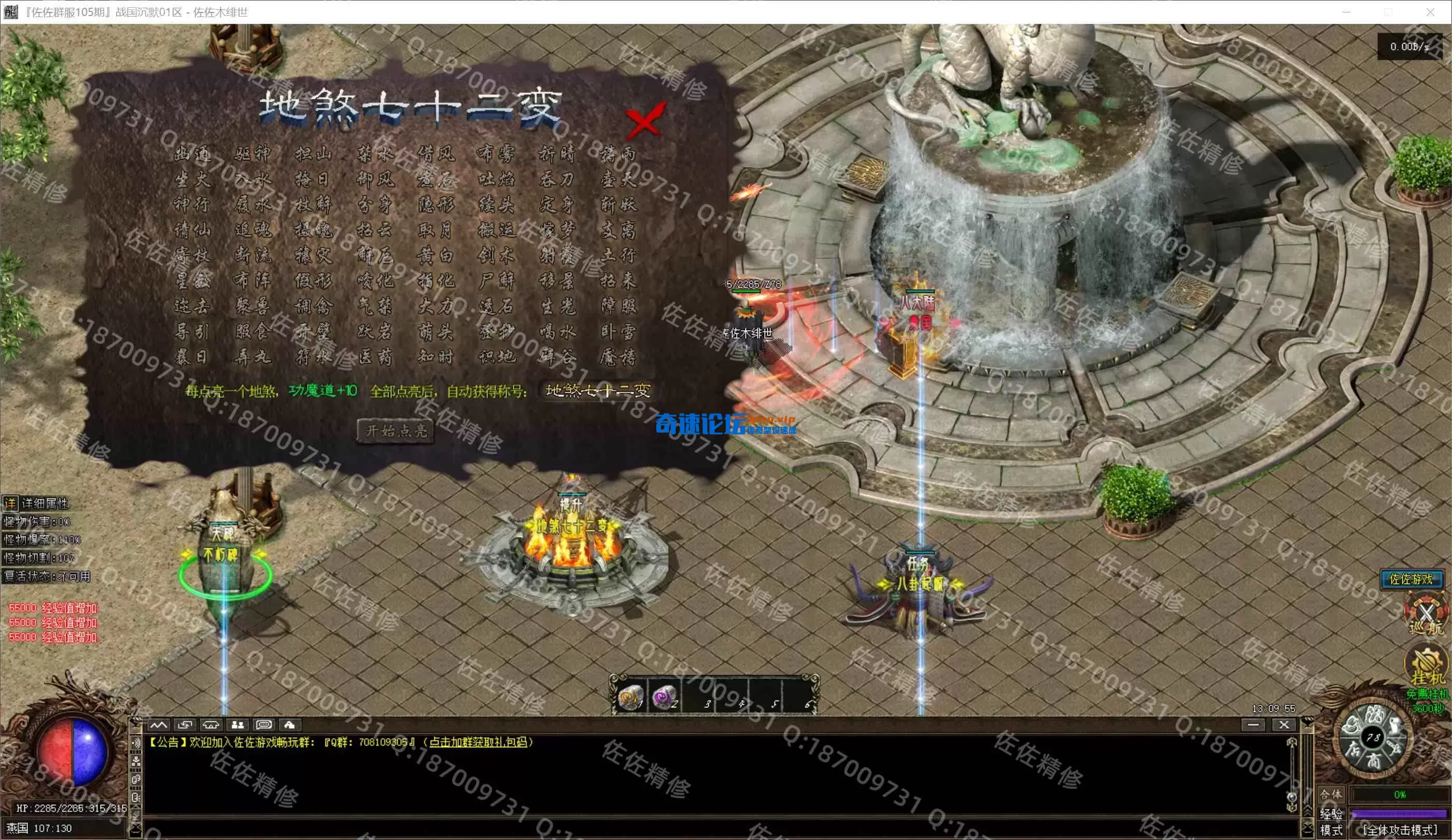
Task: Open the 商 shop wedge on the round dial
Action: (x=1374, y=761)
